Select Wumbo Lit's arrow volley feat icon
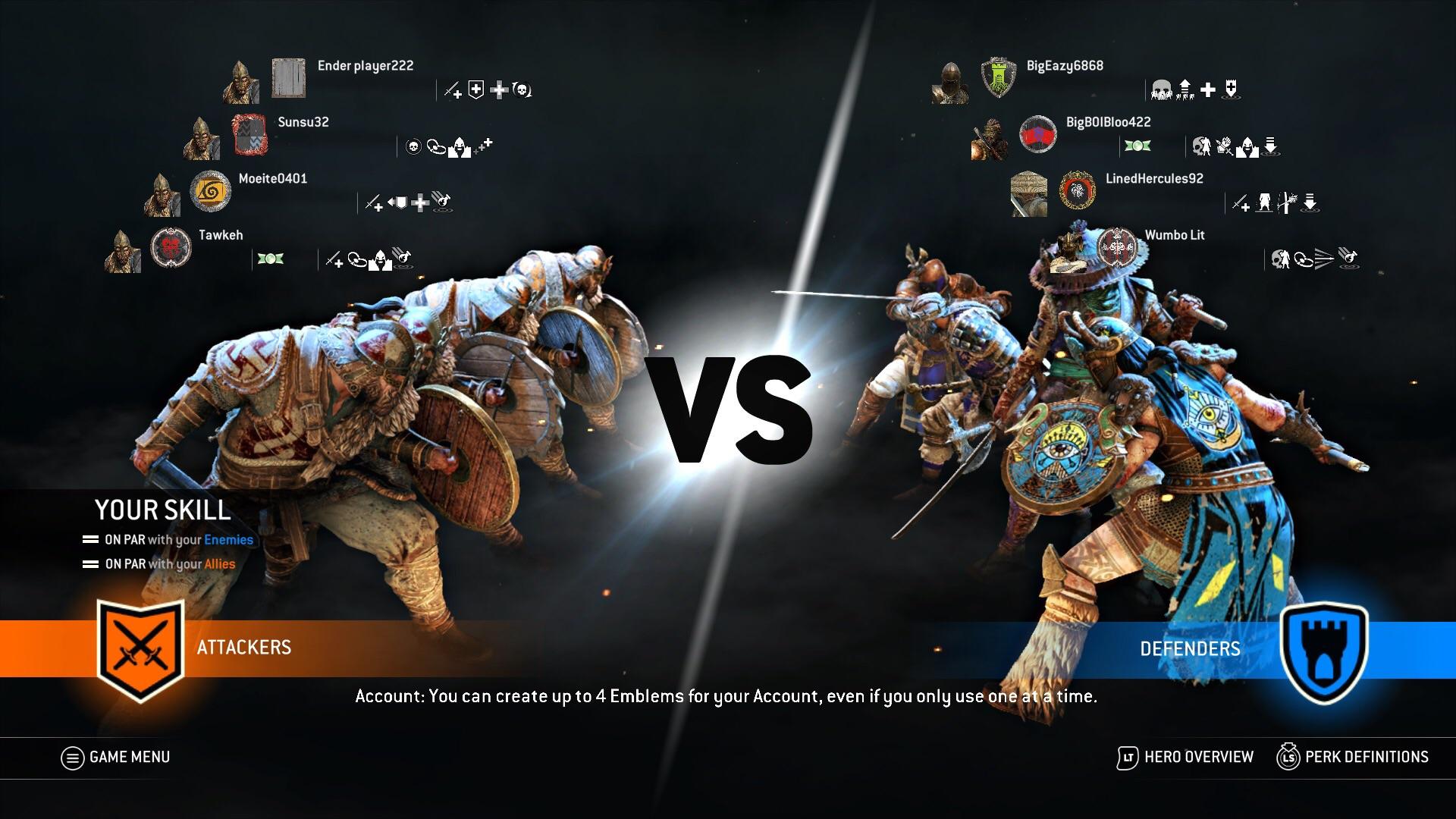The height and width of the screenshot is (819, 1456). 1326,259
